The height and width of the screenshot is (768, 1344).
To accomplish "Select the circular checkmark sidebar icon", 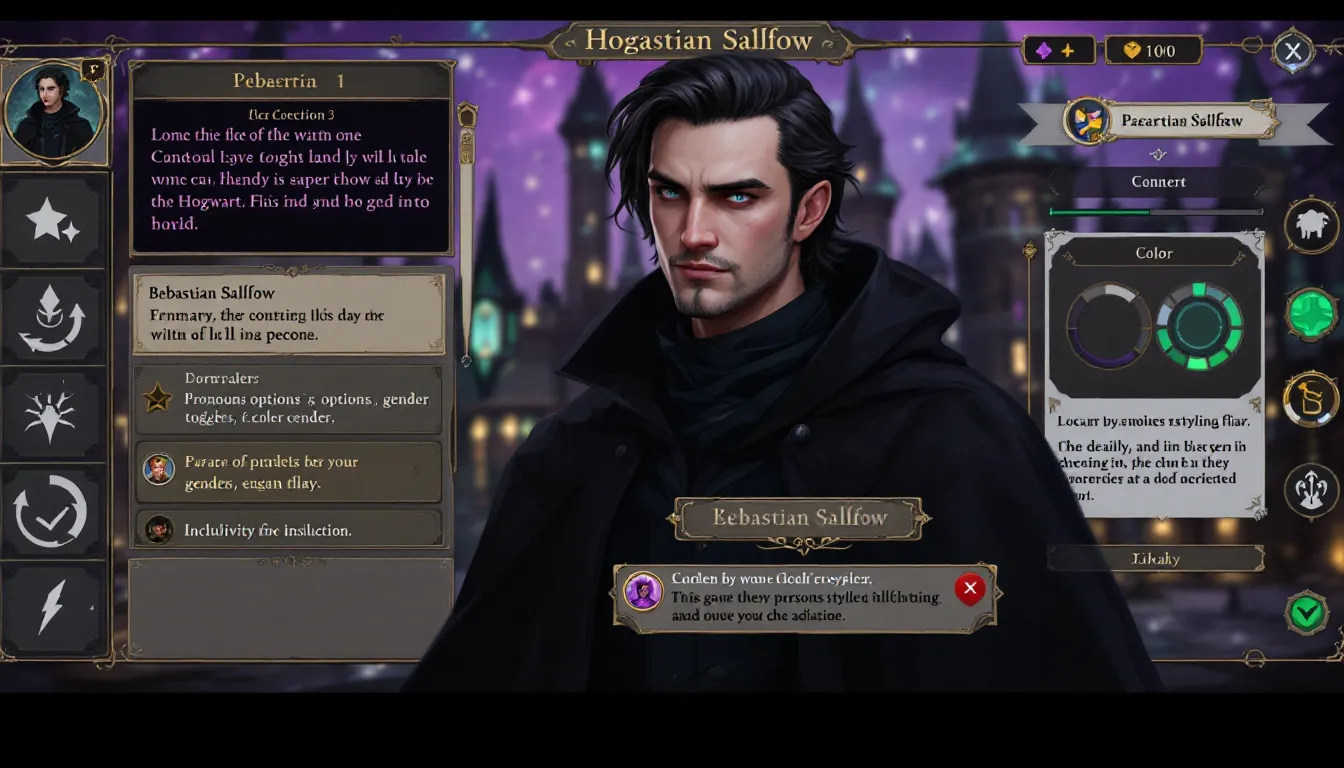I will (51, 511).
